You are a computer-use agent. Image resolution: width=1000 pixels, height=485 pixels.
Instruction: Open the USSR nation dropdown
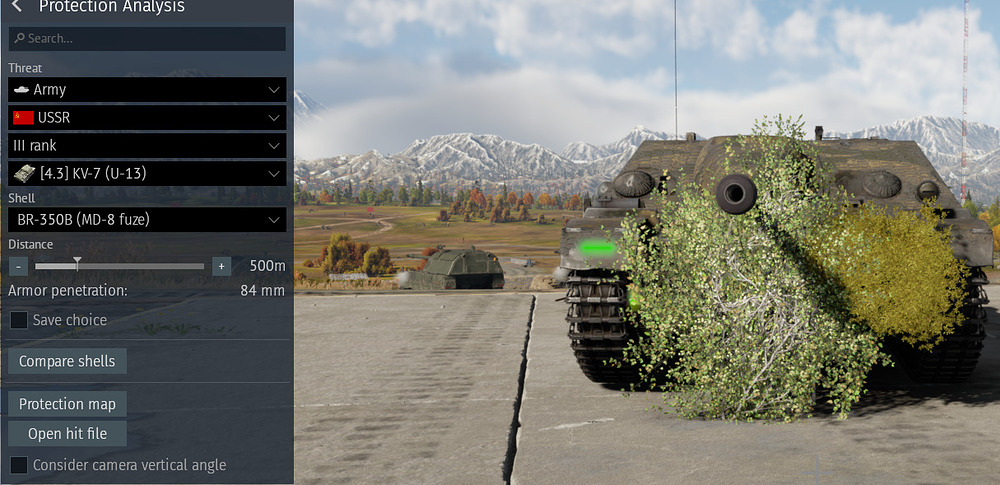pyautogui.click(x=147, y=118)
